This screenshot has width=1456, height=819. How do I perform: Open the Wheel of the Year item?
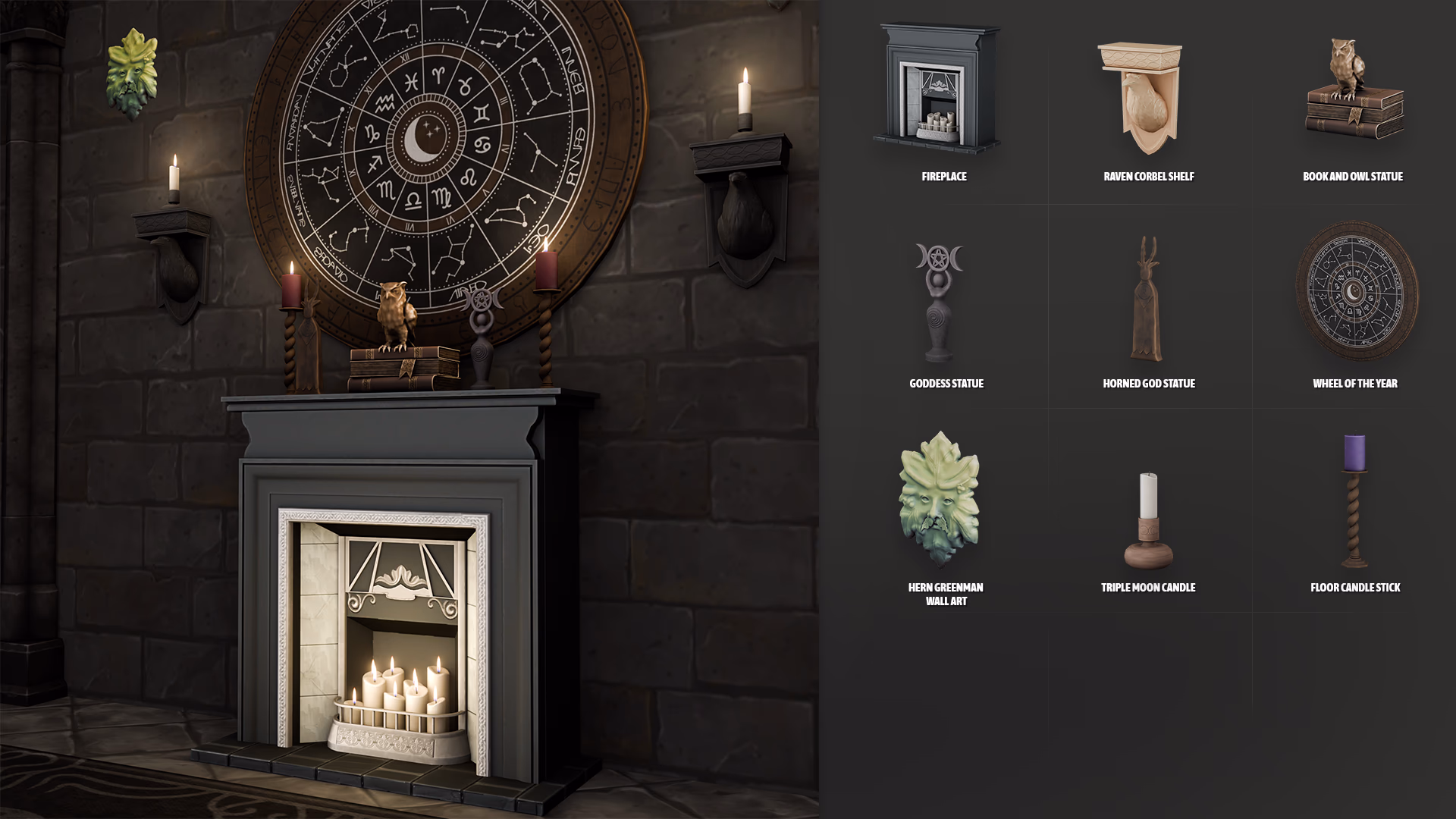click(x=1356, y=290)
